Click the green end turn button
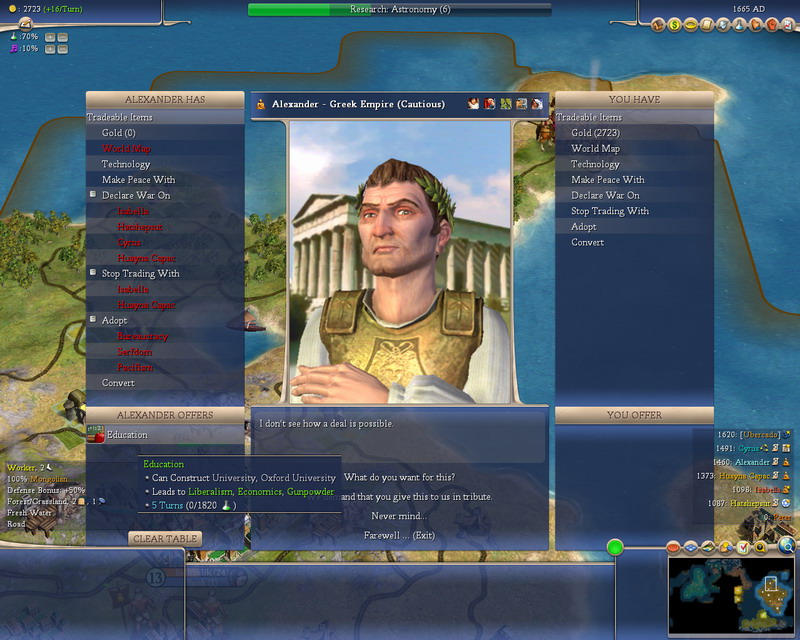This screenshot has width=800, height=640. (x=615, y=547)
